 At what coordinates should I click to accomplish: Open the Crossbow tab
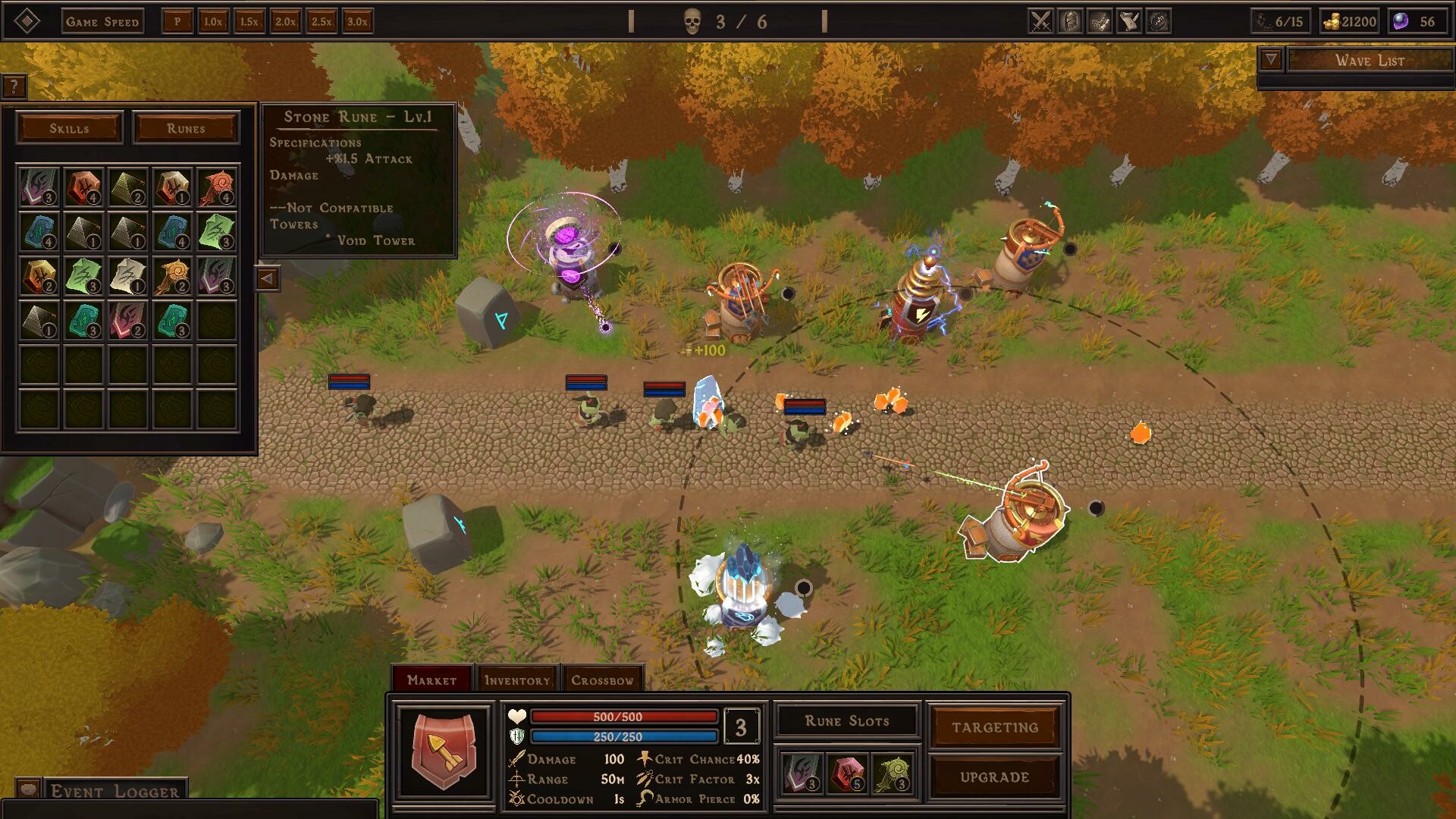tap(603, 680)
